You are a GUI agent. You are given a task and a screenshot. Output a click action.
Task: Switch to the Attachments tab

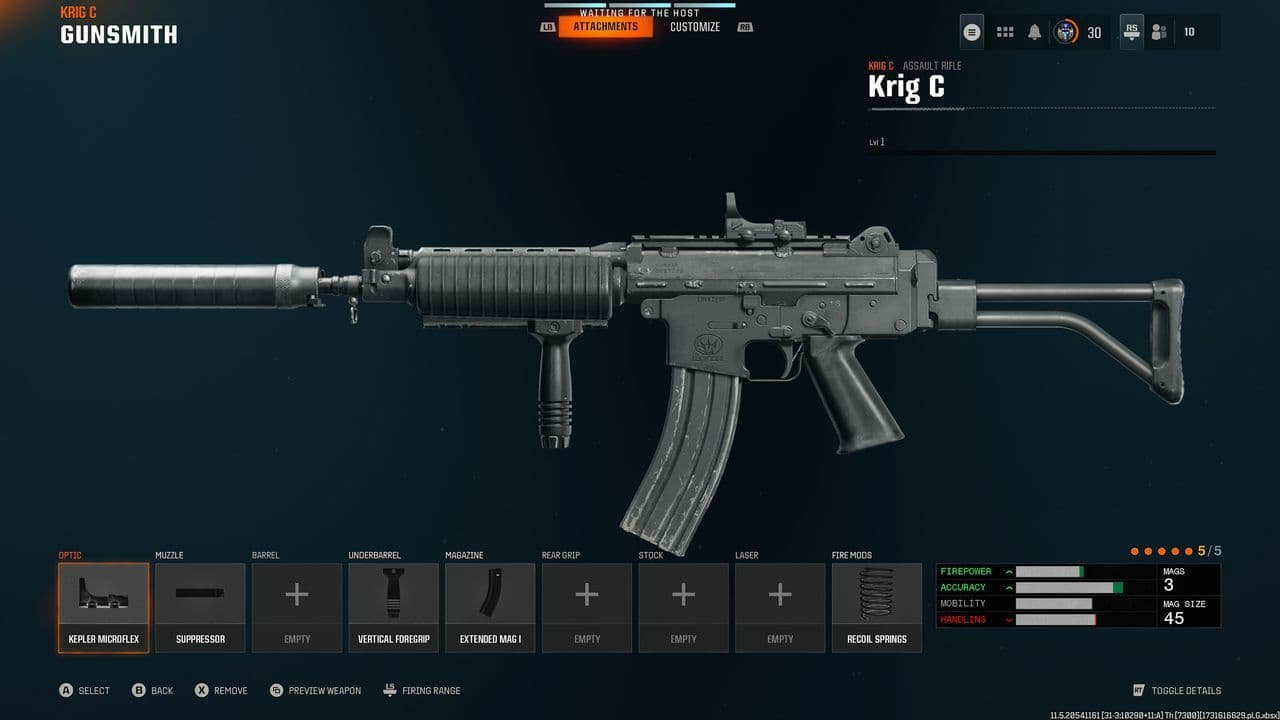point(605,27)
